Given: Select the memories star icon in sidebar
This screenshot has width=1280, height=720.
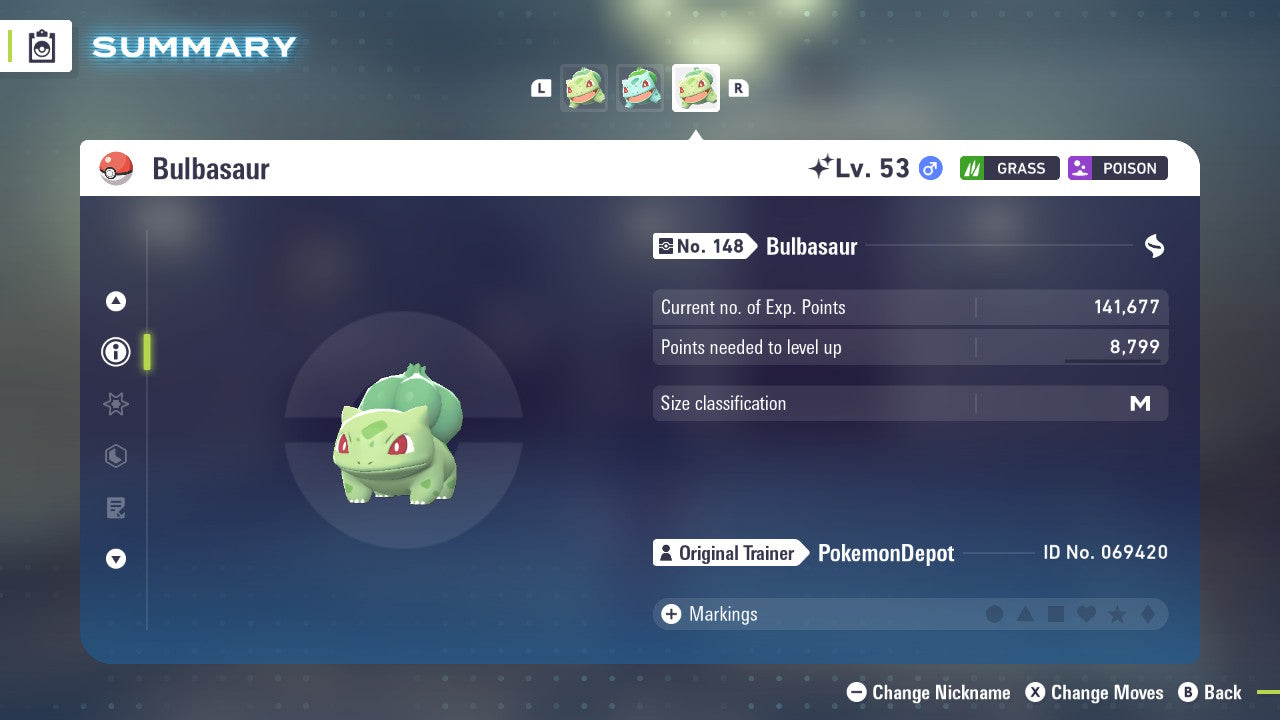Looking at the screenshot, I should coord(115,404).
